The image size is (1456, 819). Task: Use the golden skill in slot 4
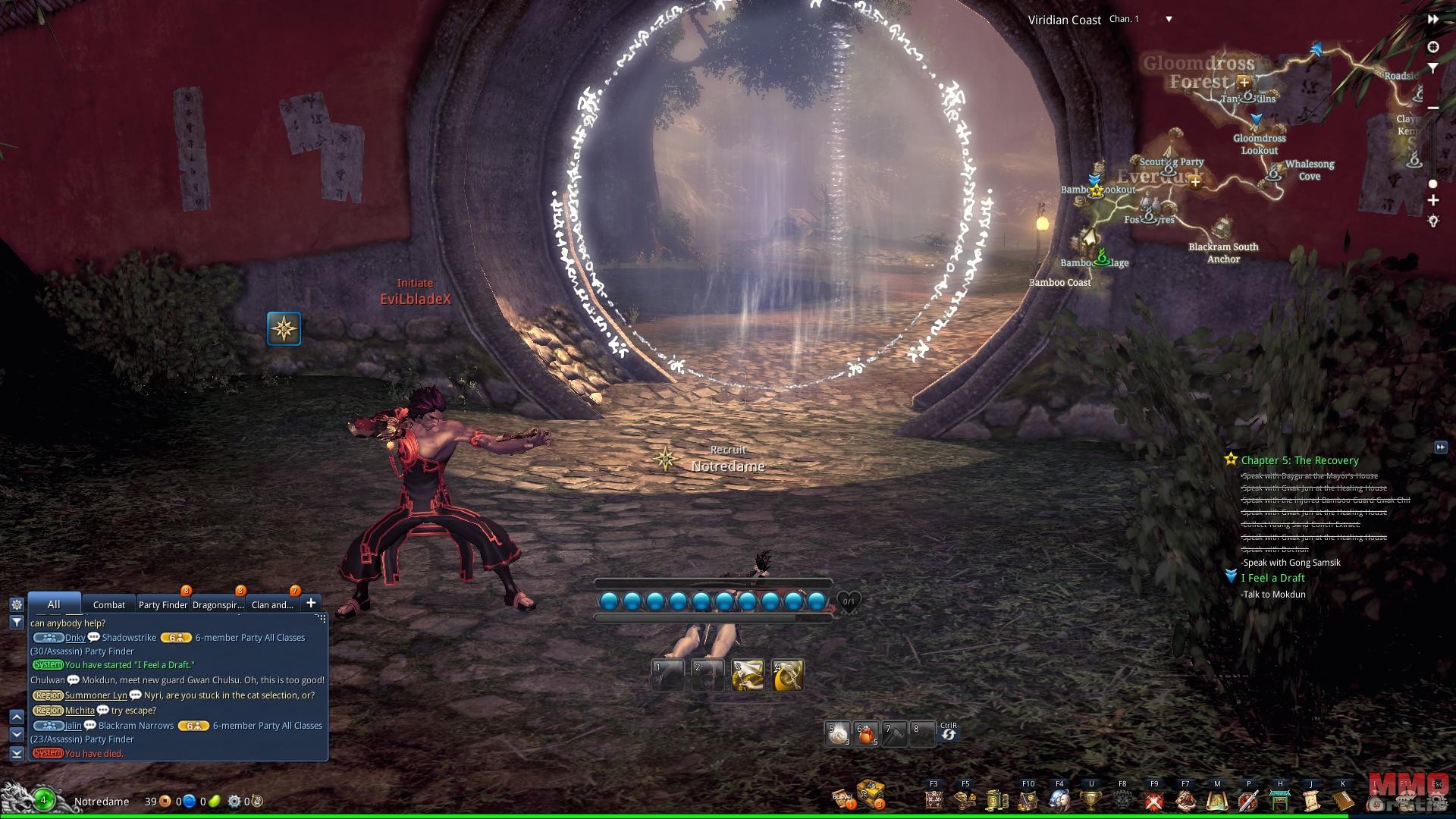(788, 676)
